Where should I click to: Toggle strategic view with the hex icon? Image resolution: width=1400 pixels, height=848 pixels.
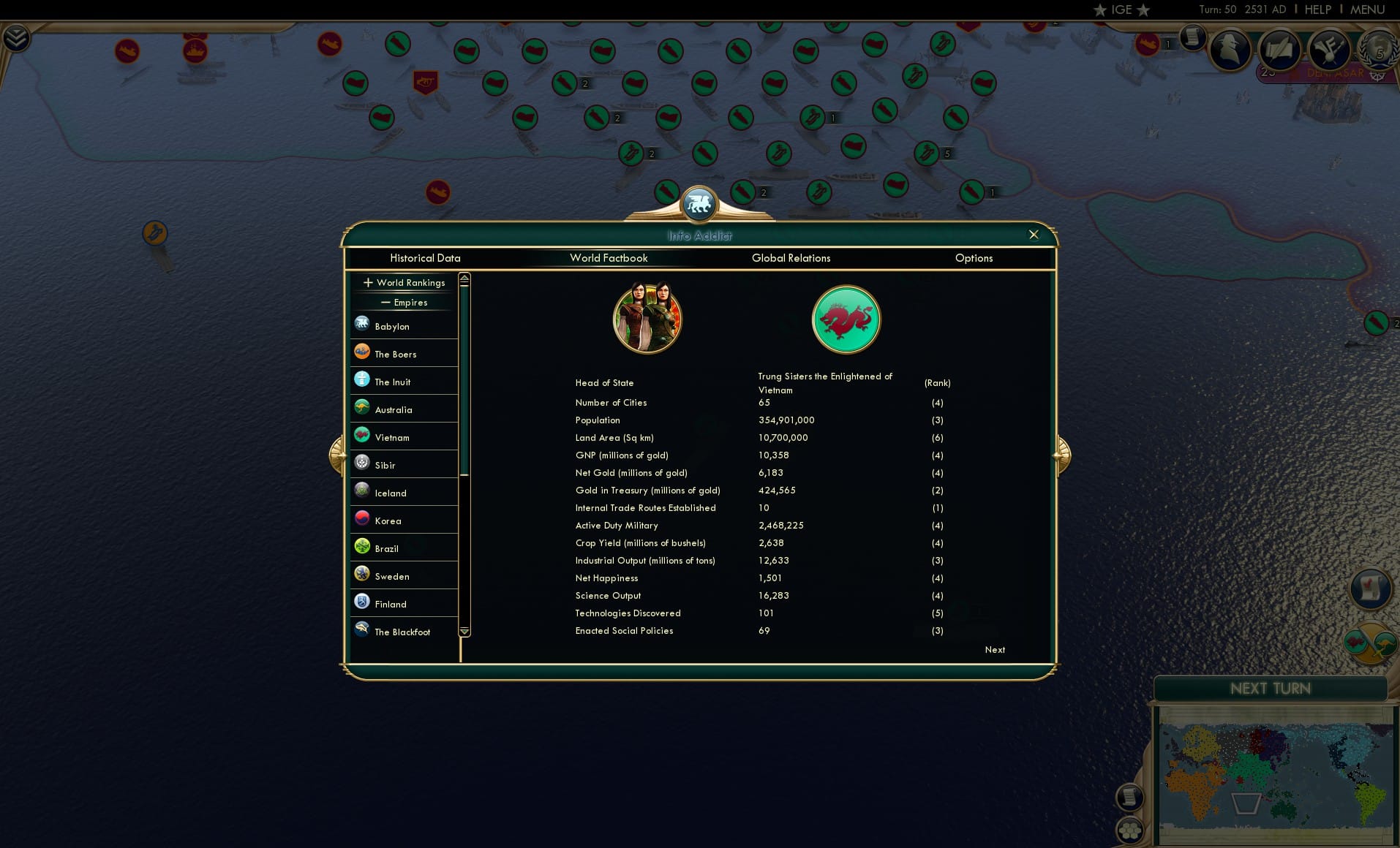(x=1130, y=830)
